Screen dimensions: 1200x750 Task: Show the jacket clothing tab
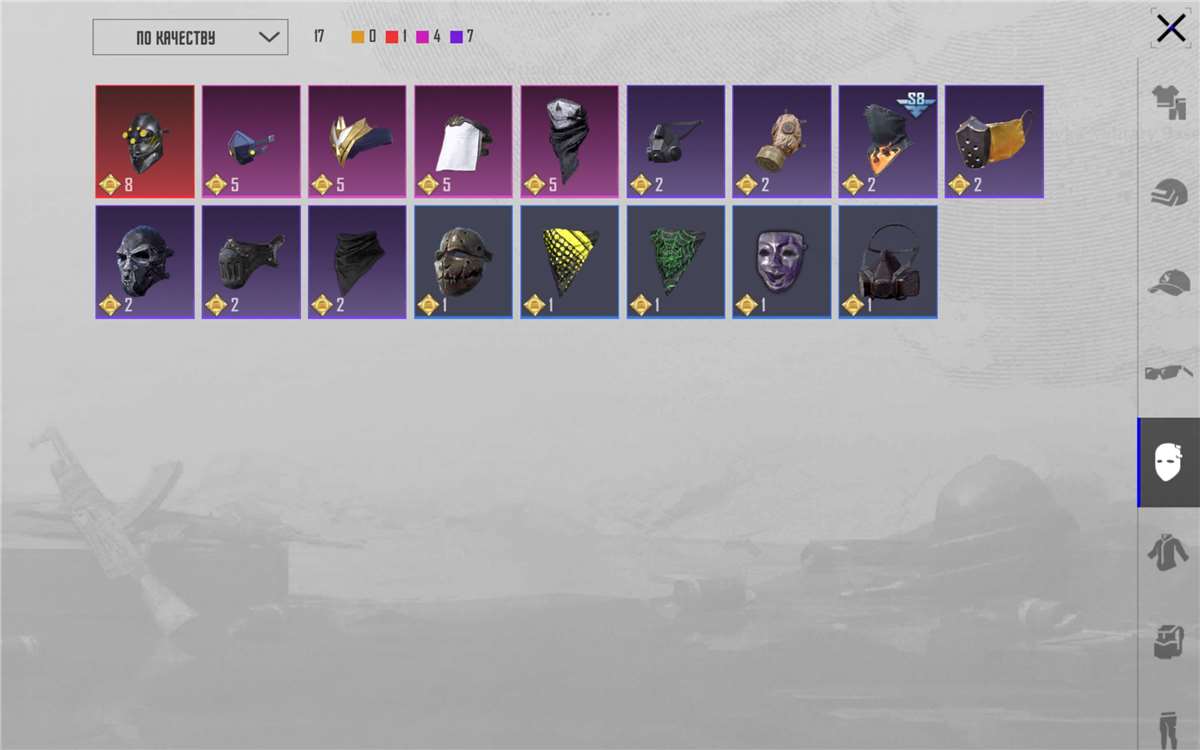coord(1169,552)
